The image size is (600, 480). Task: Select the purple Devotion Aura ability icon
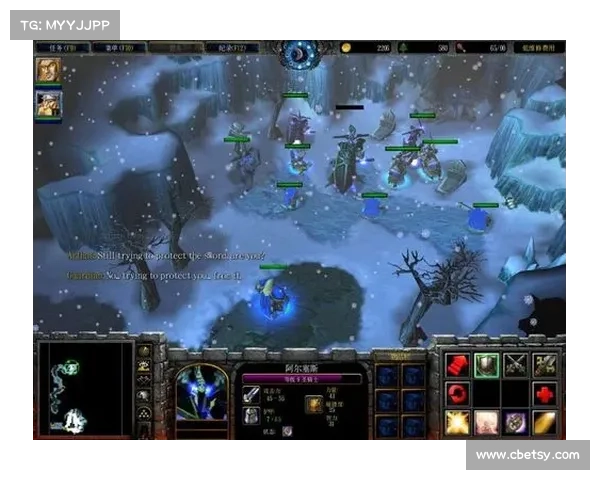point(515,422)
